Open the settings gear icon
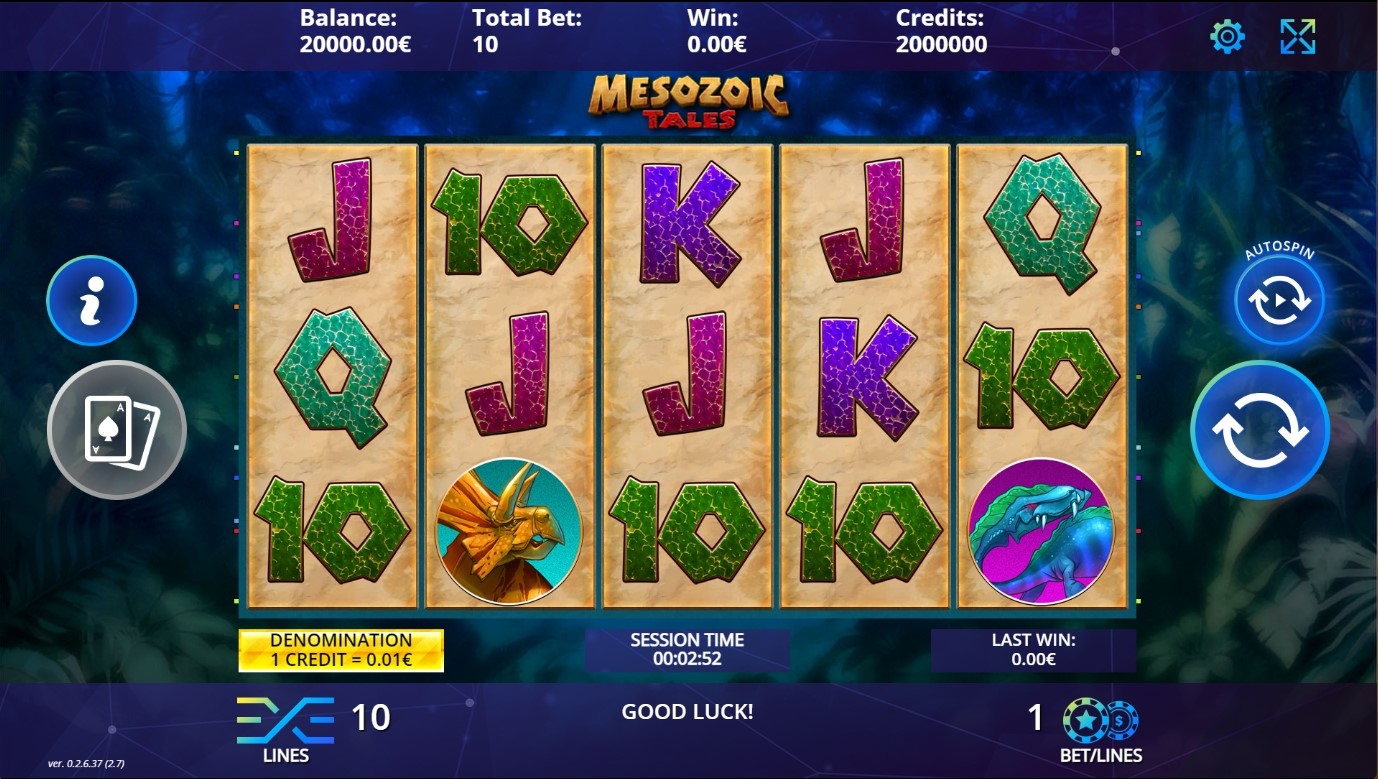Screen dimensions: 1378x779 pos(1227,37)
